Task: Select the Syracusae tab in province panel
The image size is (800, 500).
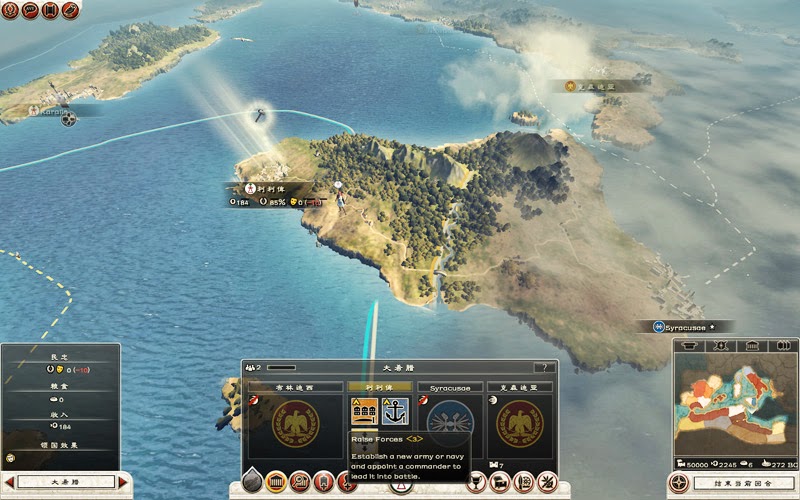Action: tap(450, 387)
